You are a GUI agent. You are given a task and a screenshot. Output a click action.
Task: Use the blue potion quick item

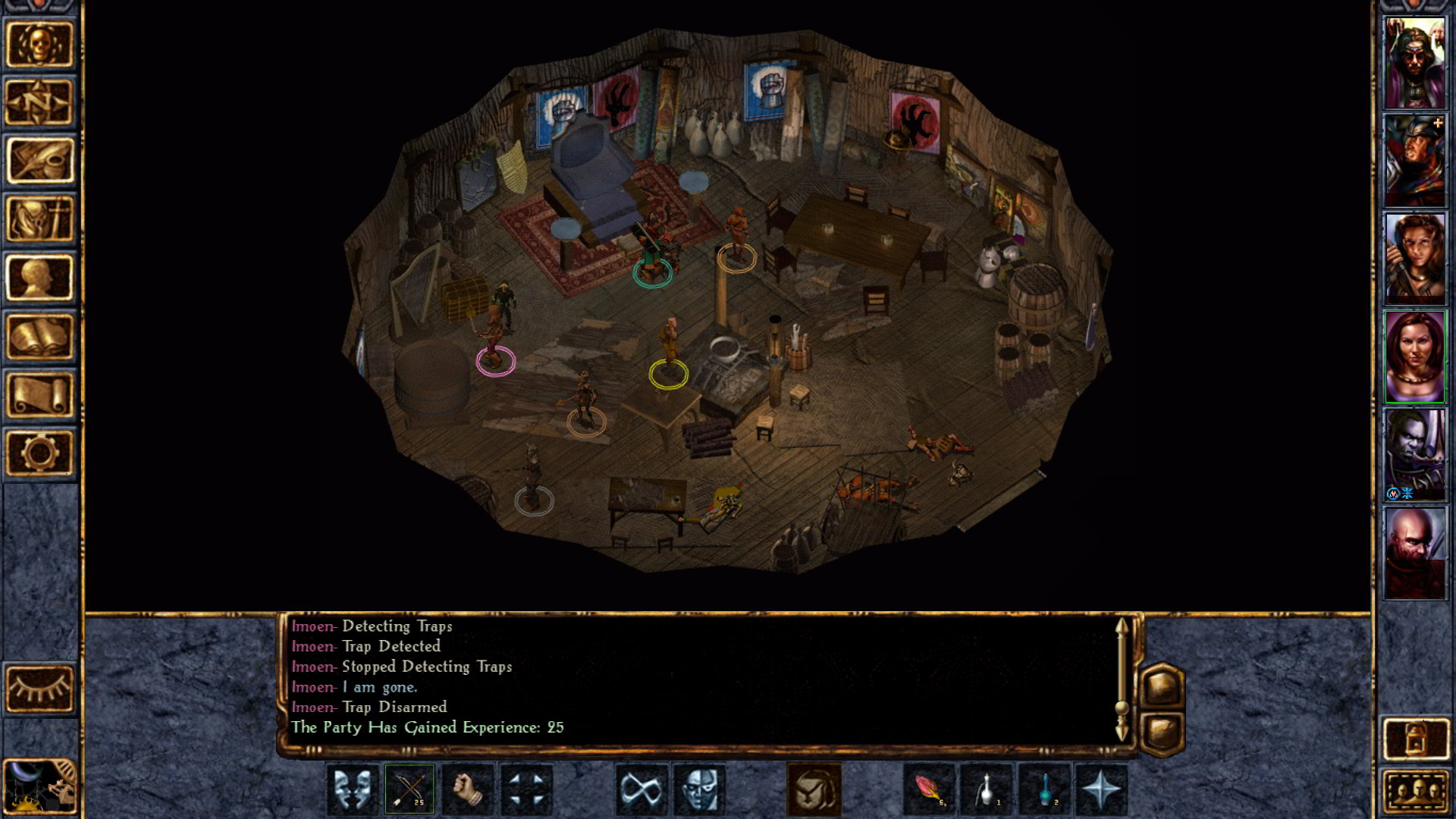[x=1045, y=789]
